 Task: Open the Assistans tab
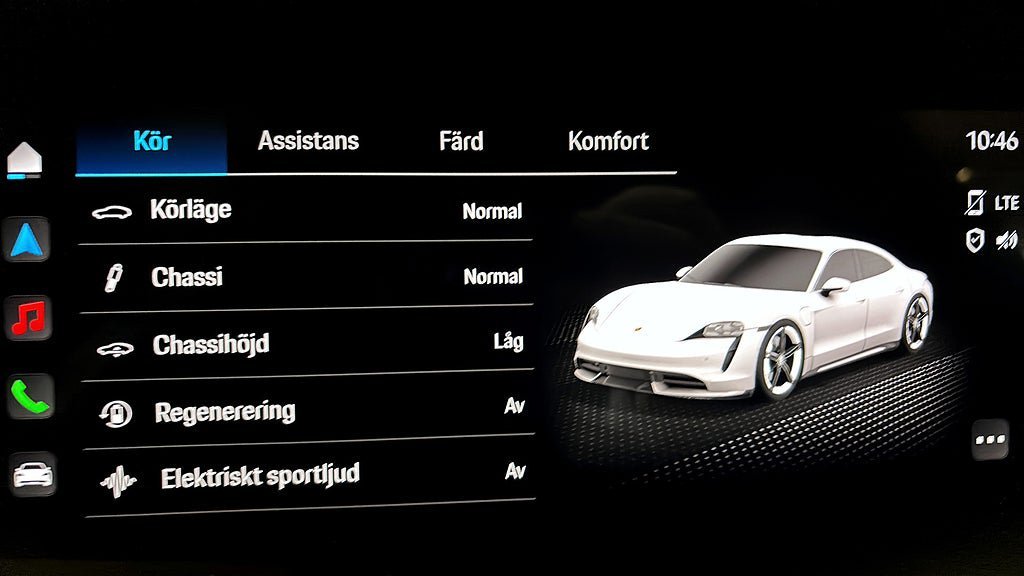(x=308, y=141)
